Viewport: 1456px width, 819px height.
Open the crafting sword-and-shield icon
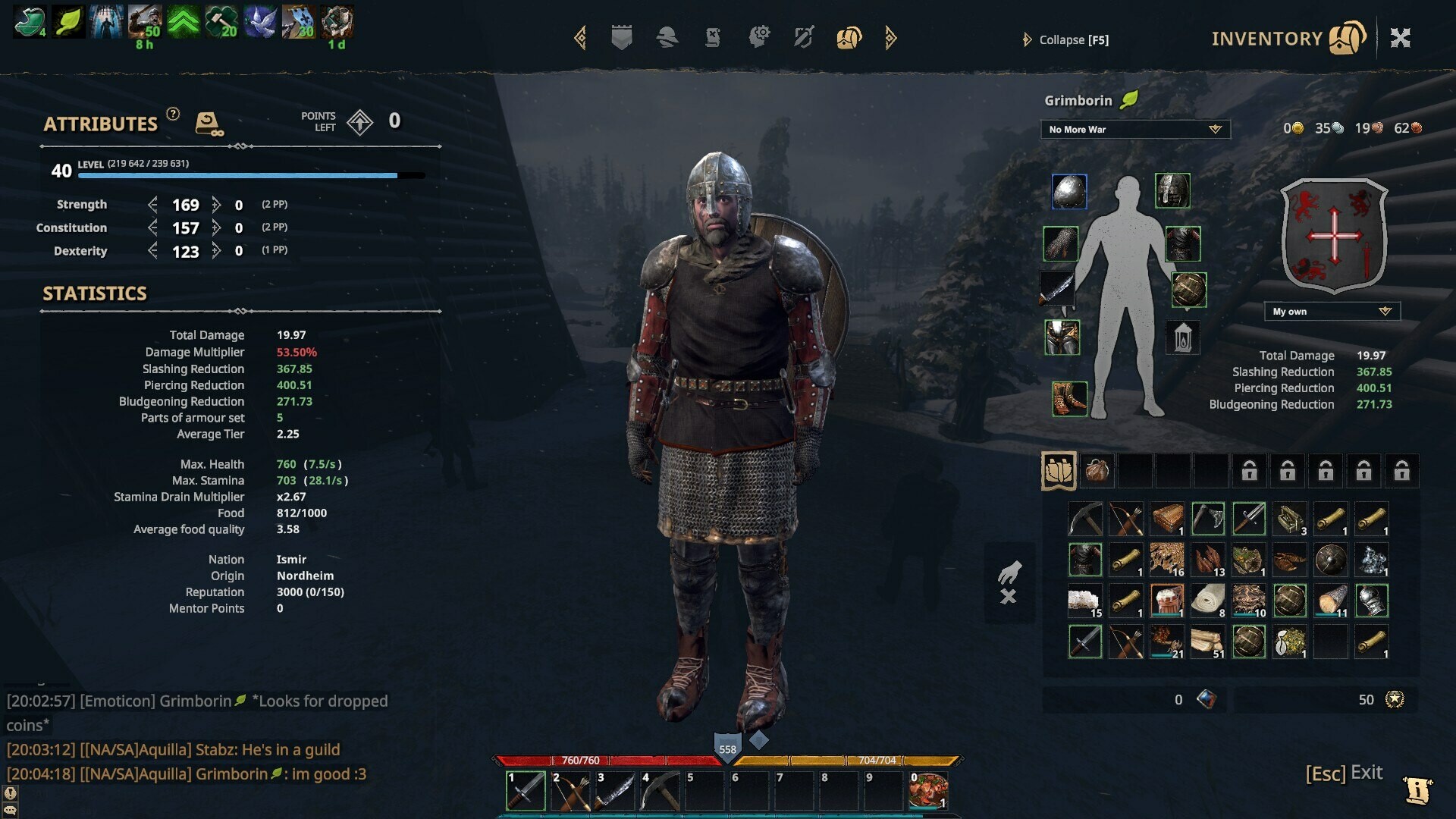pos(802,37)
